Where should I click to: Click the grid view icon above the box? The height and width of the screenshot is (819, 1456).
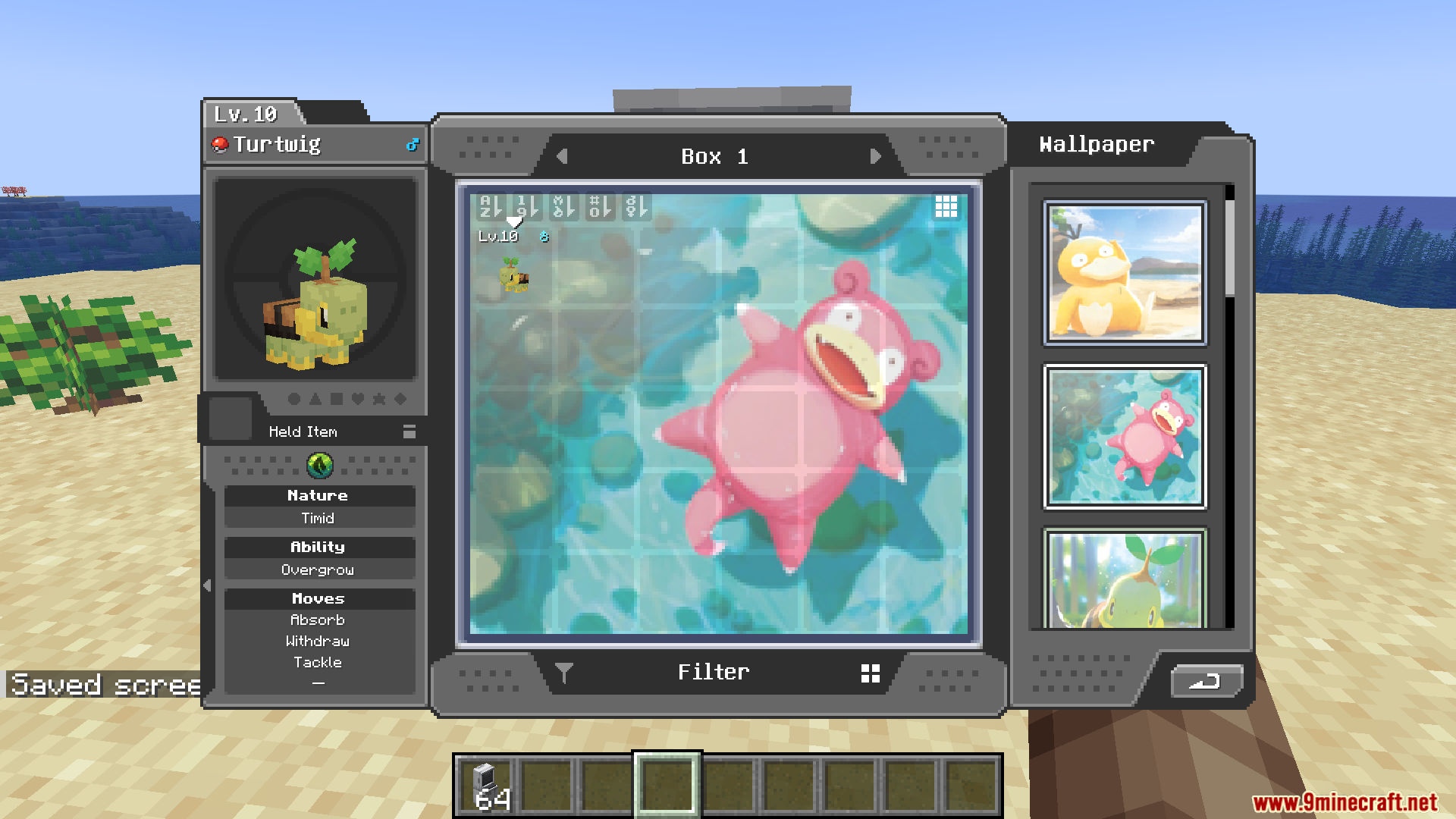pyautogui.click(x=946, y=207)
